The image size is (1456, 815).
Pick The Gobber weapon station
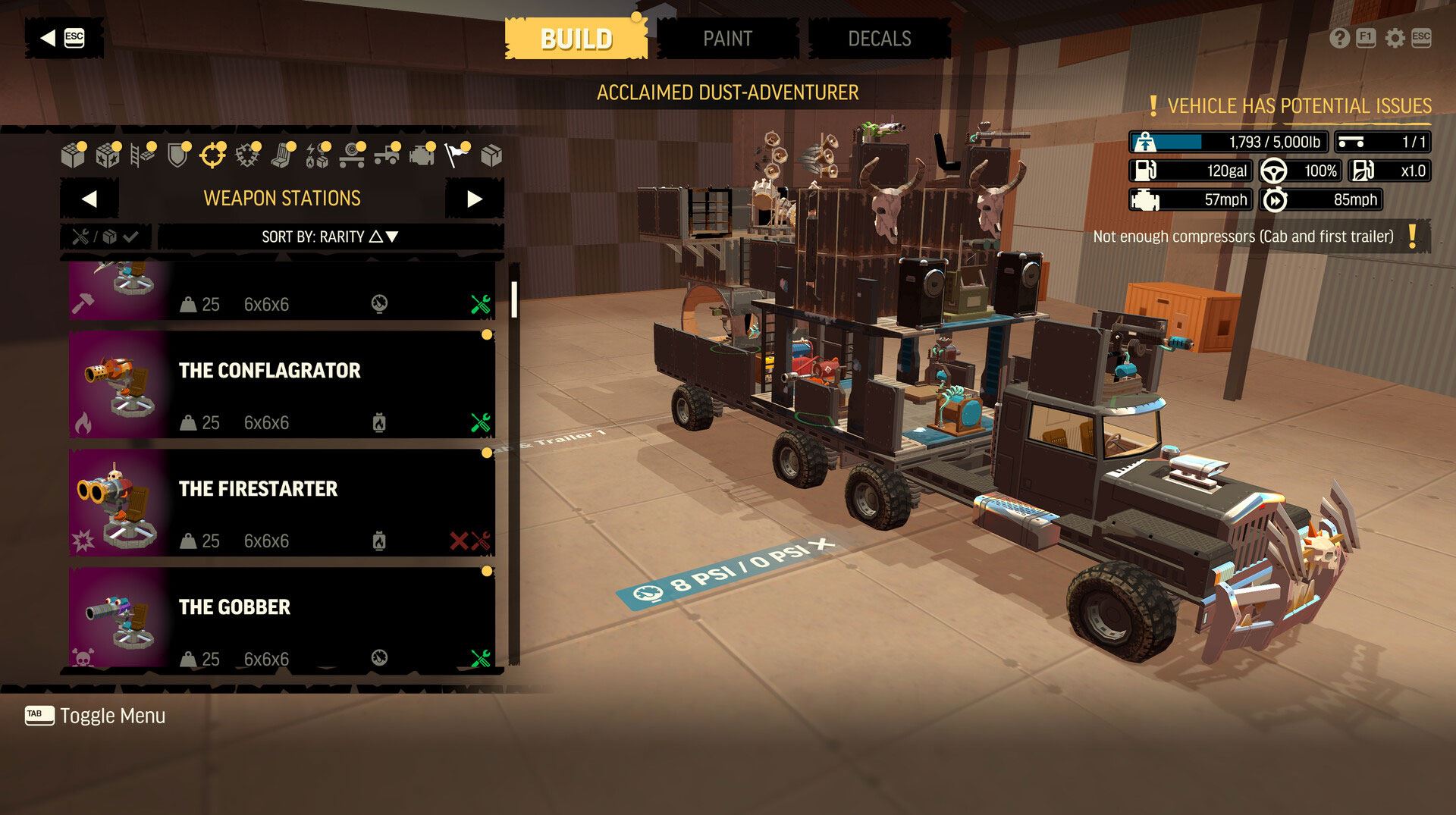pos(282,618)
